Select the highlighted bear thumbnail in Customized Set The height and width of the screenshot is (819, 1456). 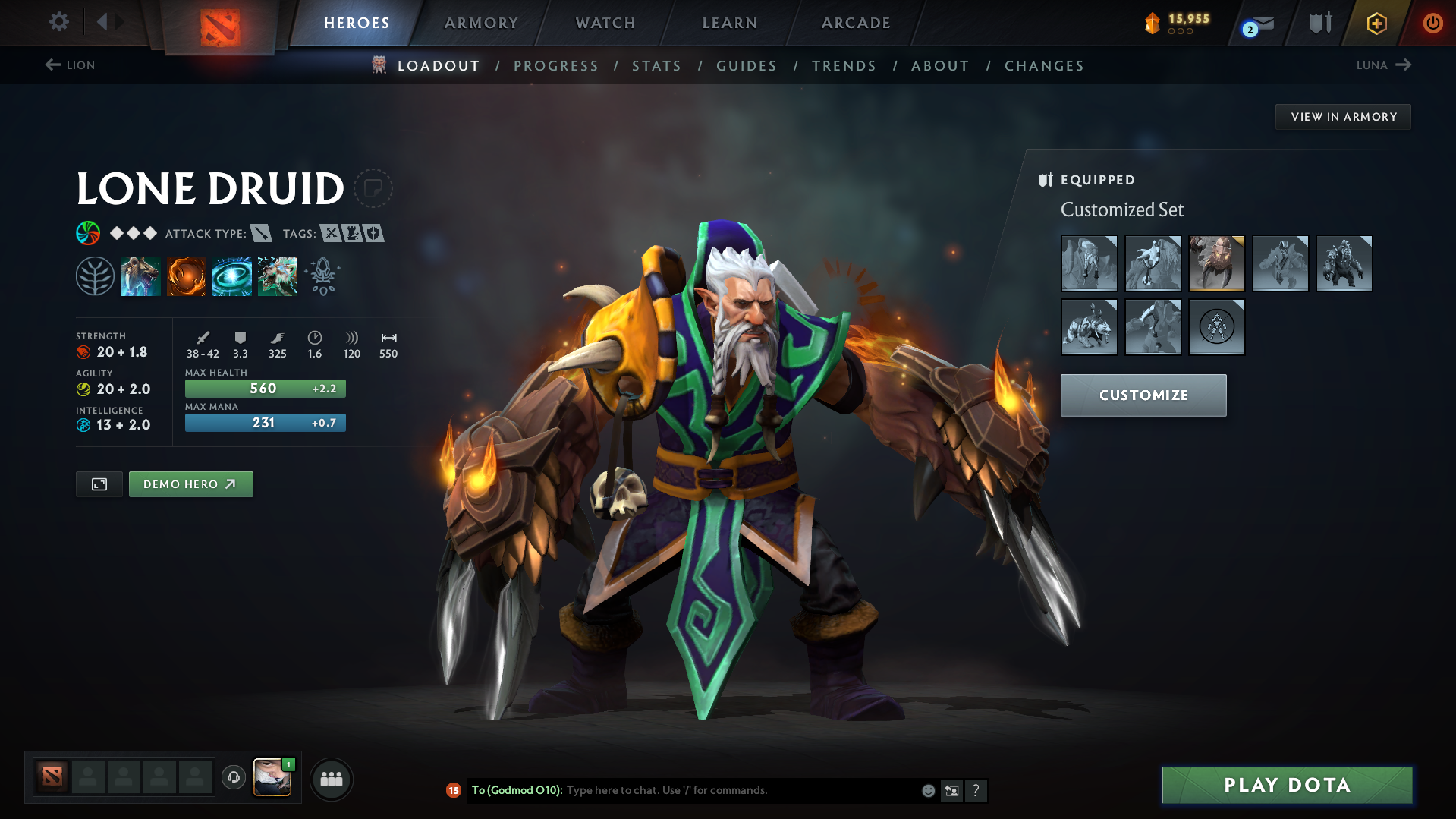pos(1216,263)
